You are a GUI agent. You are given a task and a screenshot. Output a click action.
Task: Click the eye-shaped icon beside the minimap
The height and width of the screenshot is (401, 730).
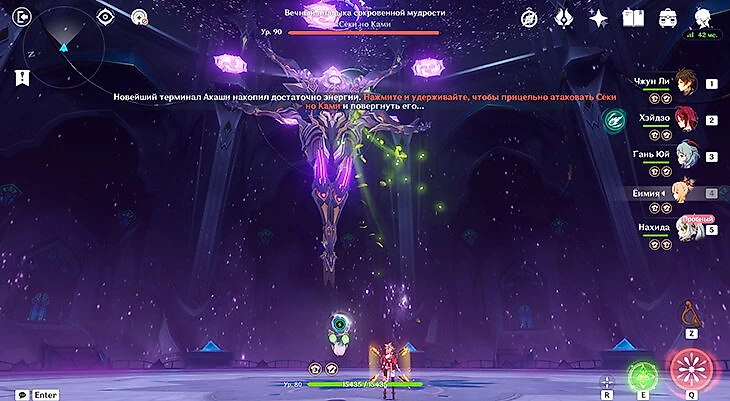(x=105, y=17)
